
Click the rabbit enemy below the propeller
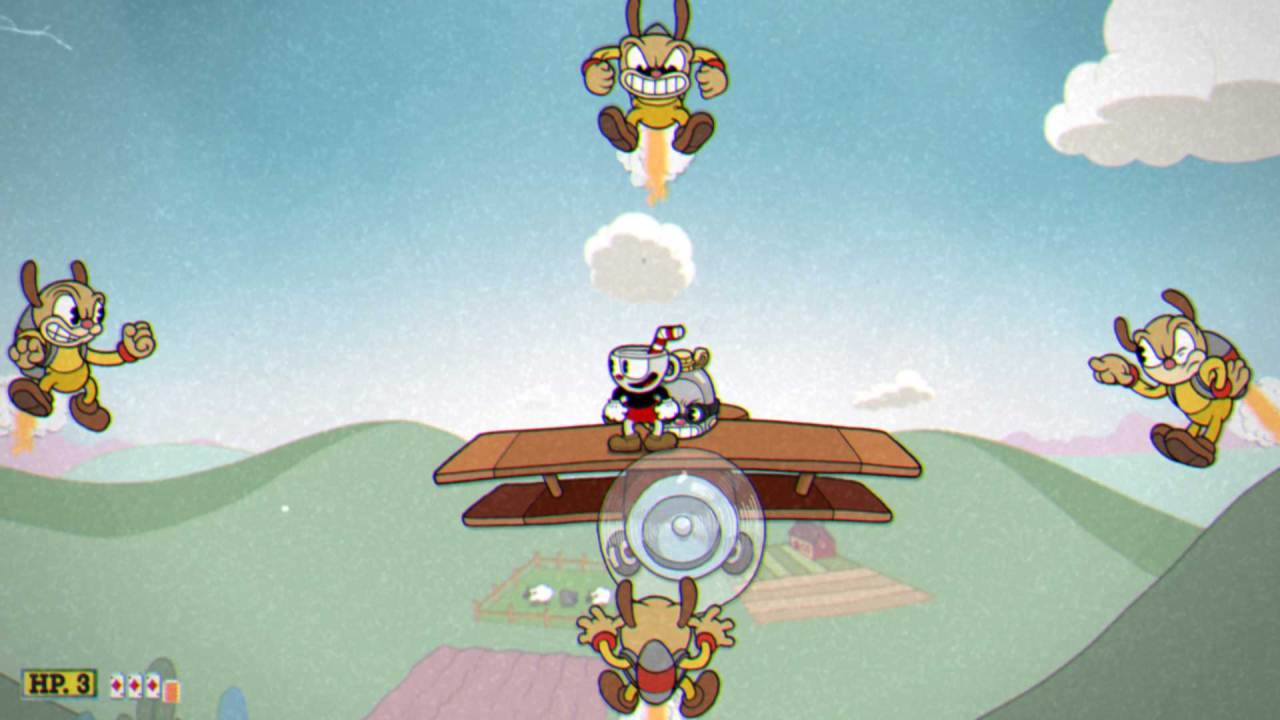pyautogui.click(x=655, y=650)
